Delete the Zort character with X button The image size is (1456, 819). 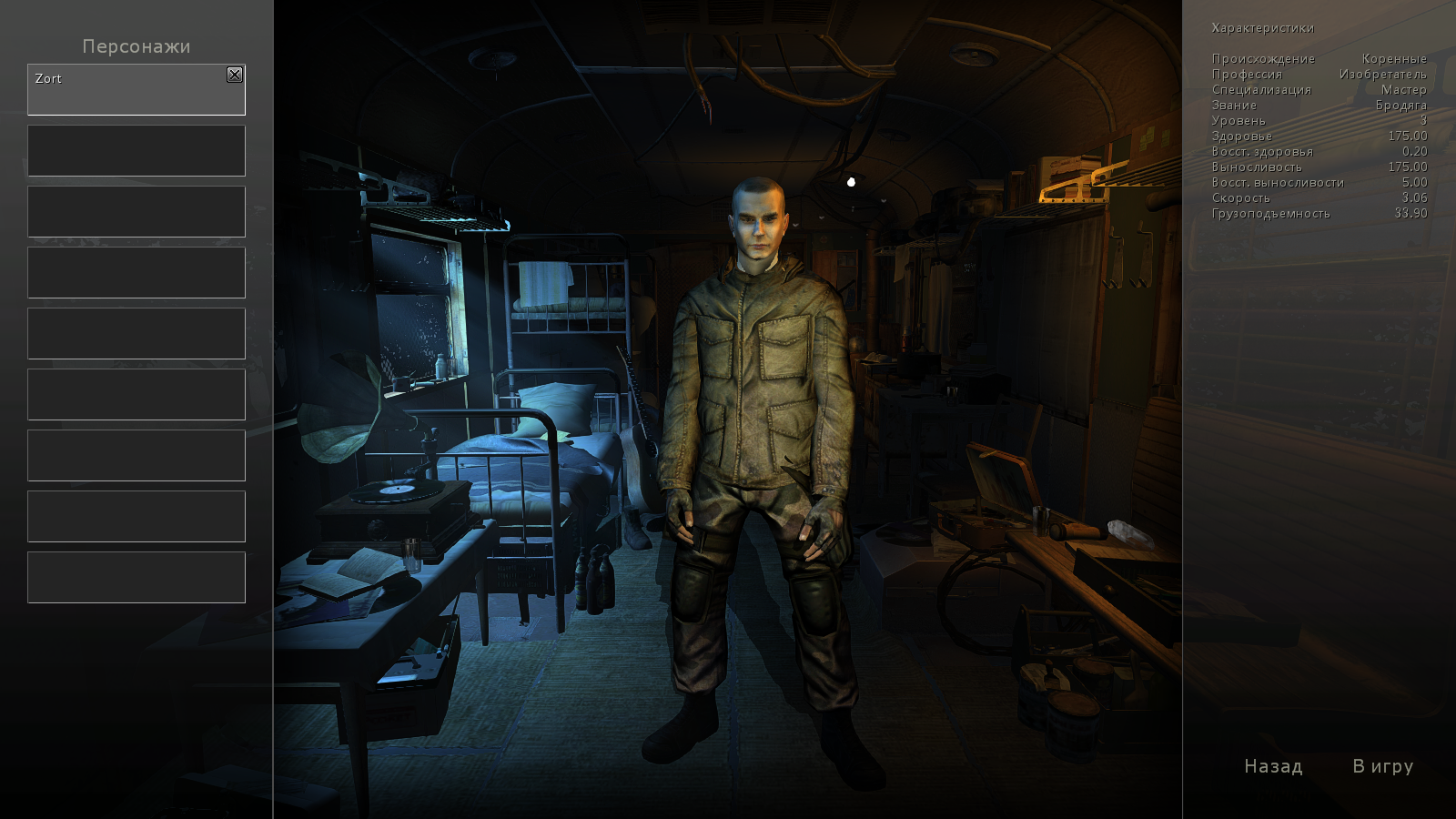[x=235, y=75]
